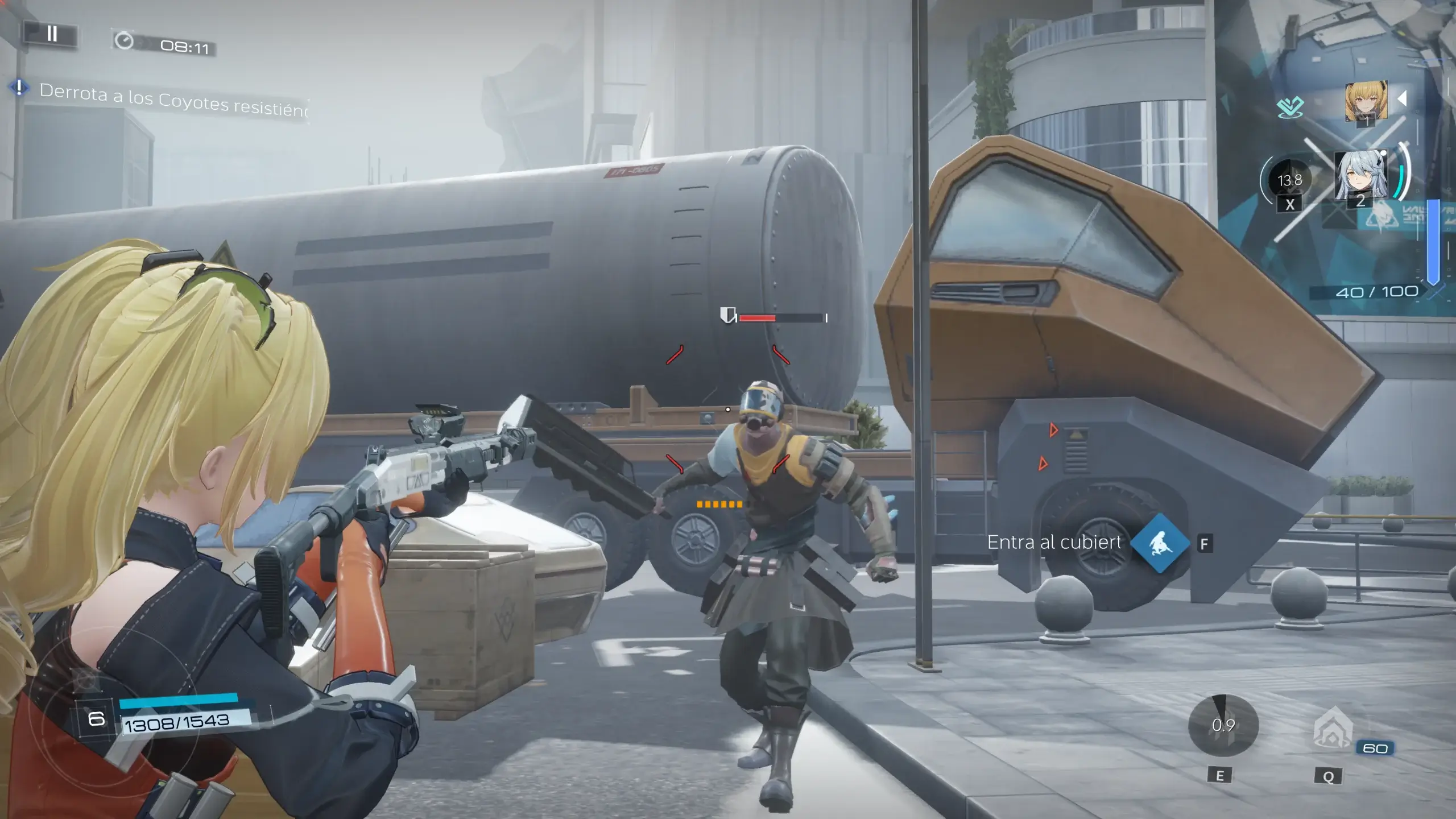This screenshot has height=819, width=1456.
Task: Activate the skill showing 13.8 cooldown
Action: click(1289, 181)
